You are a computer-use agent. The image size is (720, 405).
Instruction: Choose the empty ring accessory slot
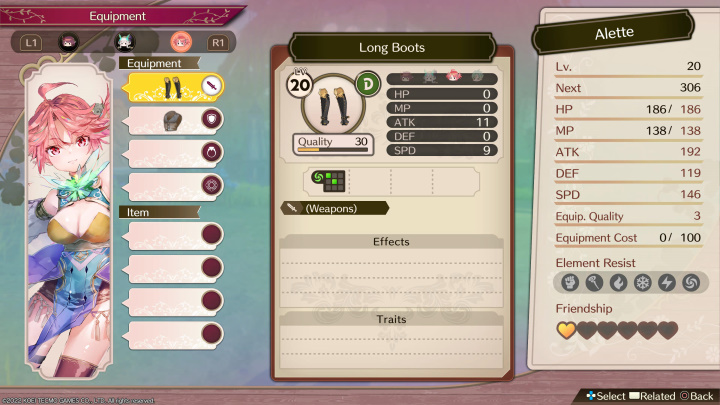click(x=174, y=154)
